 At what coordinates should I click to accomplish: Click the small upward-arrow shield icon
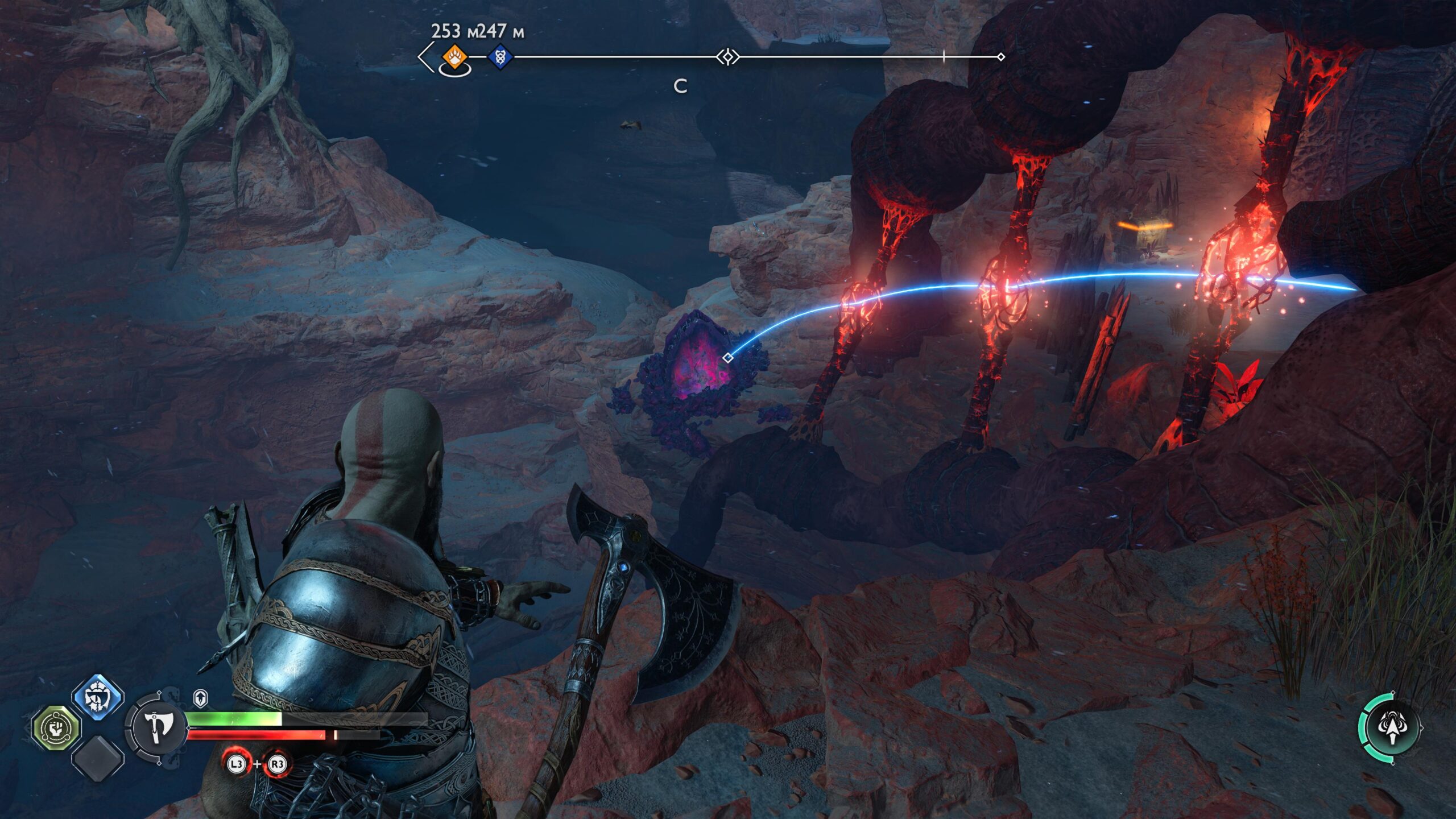click(201, 698)
